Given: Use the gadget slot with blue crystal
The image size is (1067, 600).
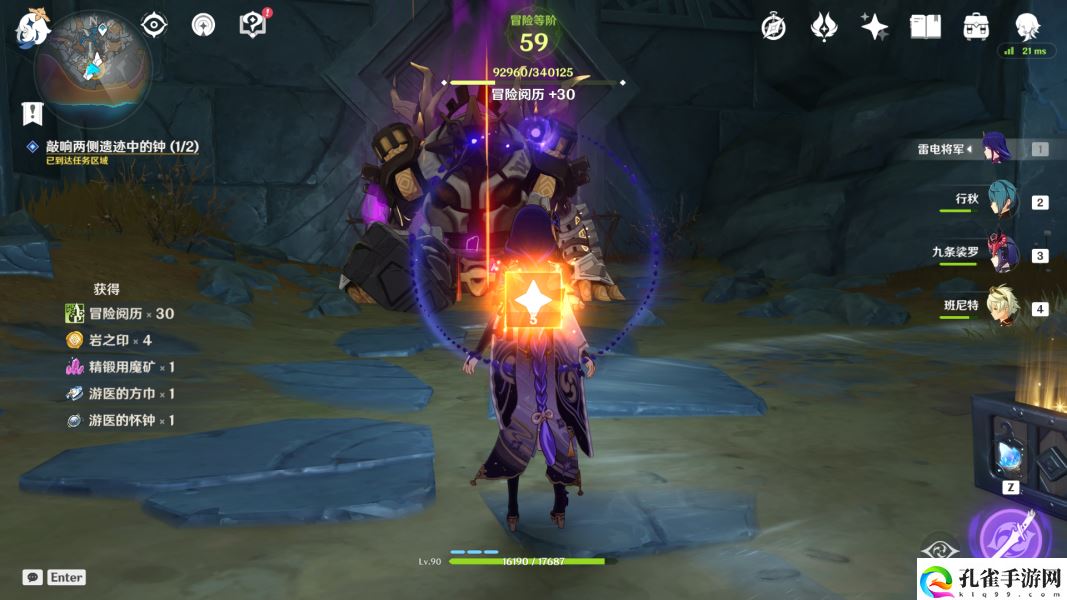Looking at the screenshot, I should point(1007,455).
